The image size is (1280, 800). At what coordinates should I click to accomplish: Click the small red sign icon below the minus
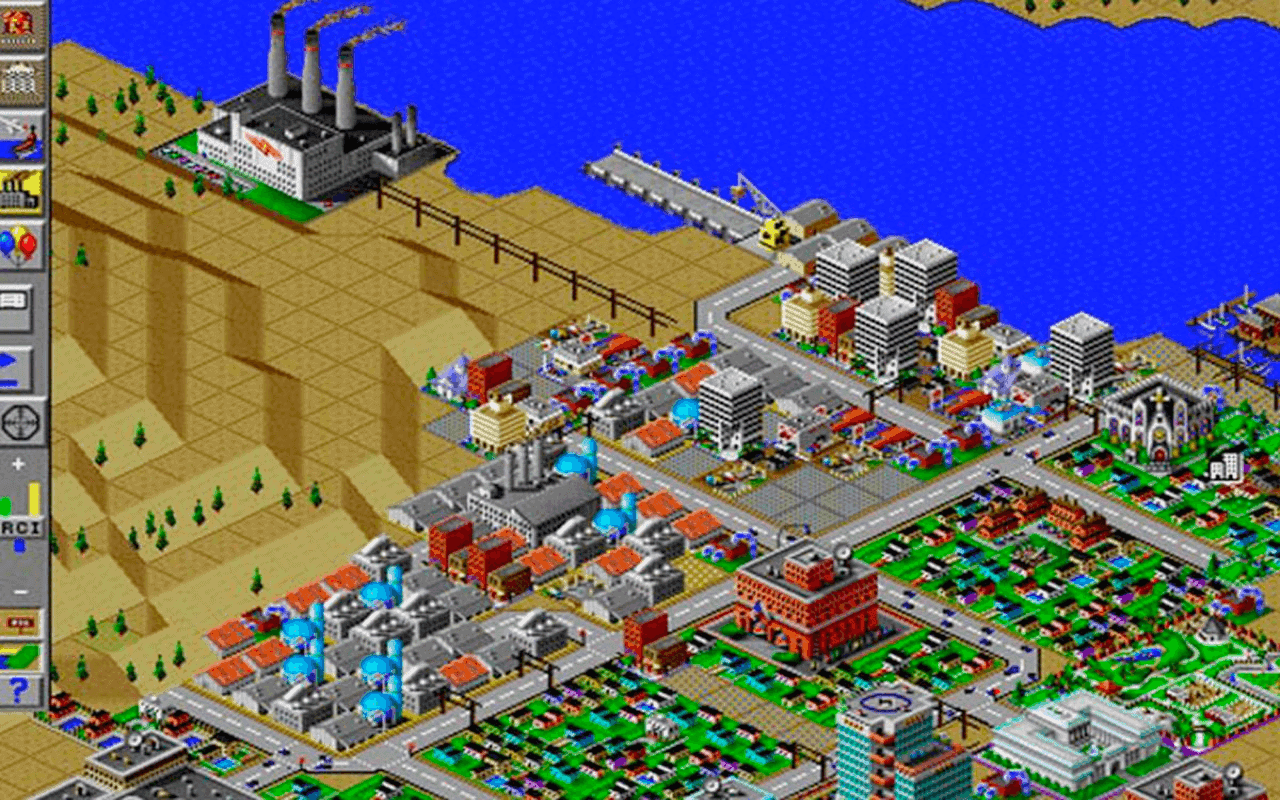coord(18,620)
